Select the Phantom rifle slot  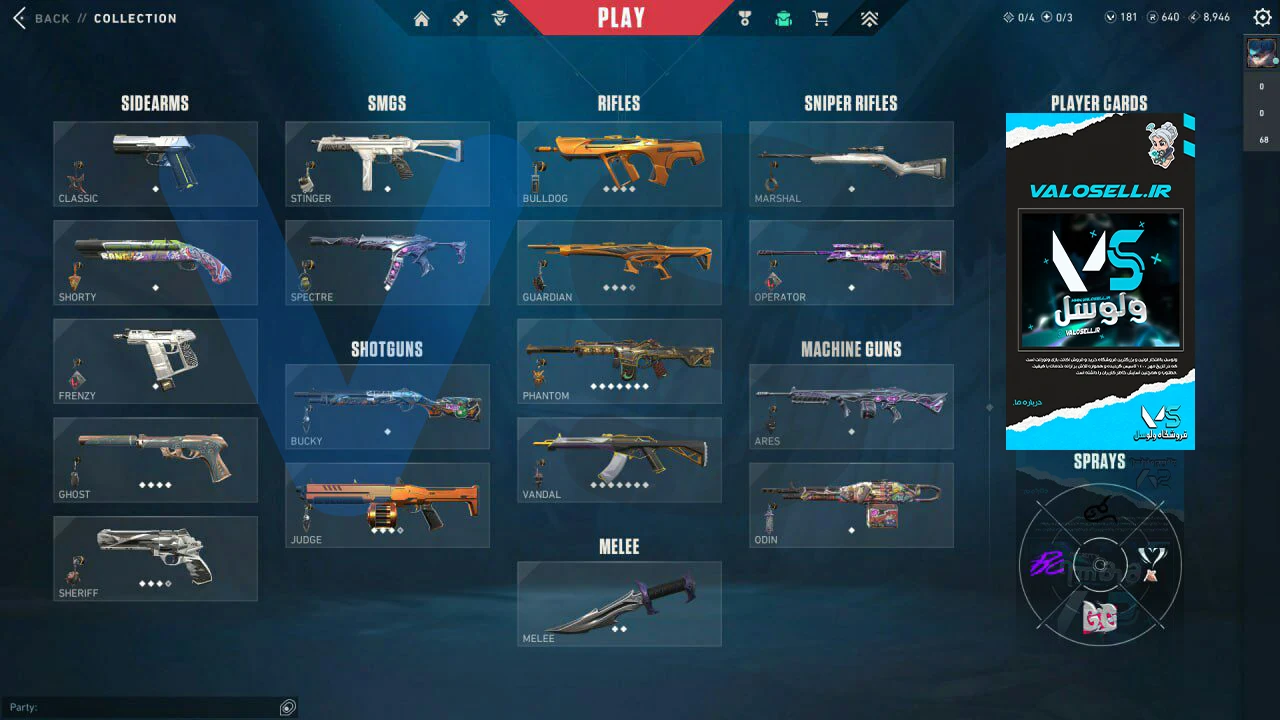coord(619,361)
